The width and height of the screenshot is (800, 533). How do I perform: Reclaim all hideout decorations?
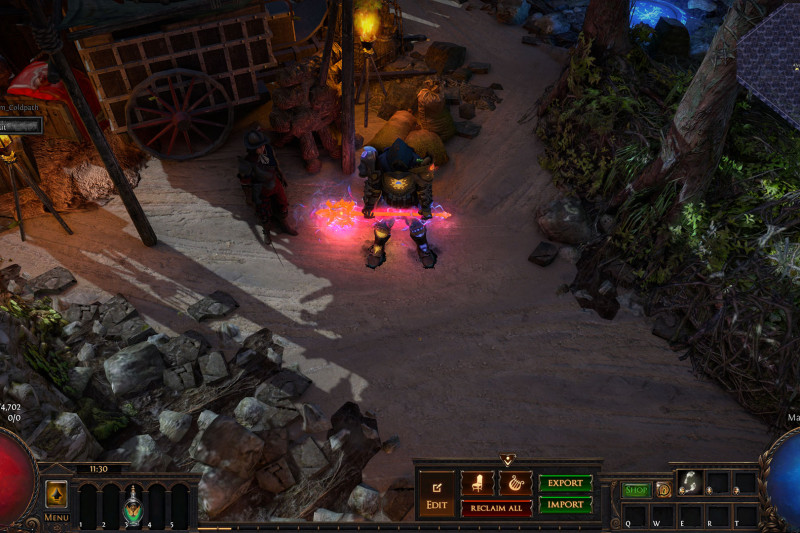click(x=496, y=508)
